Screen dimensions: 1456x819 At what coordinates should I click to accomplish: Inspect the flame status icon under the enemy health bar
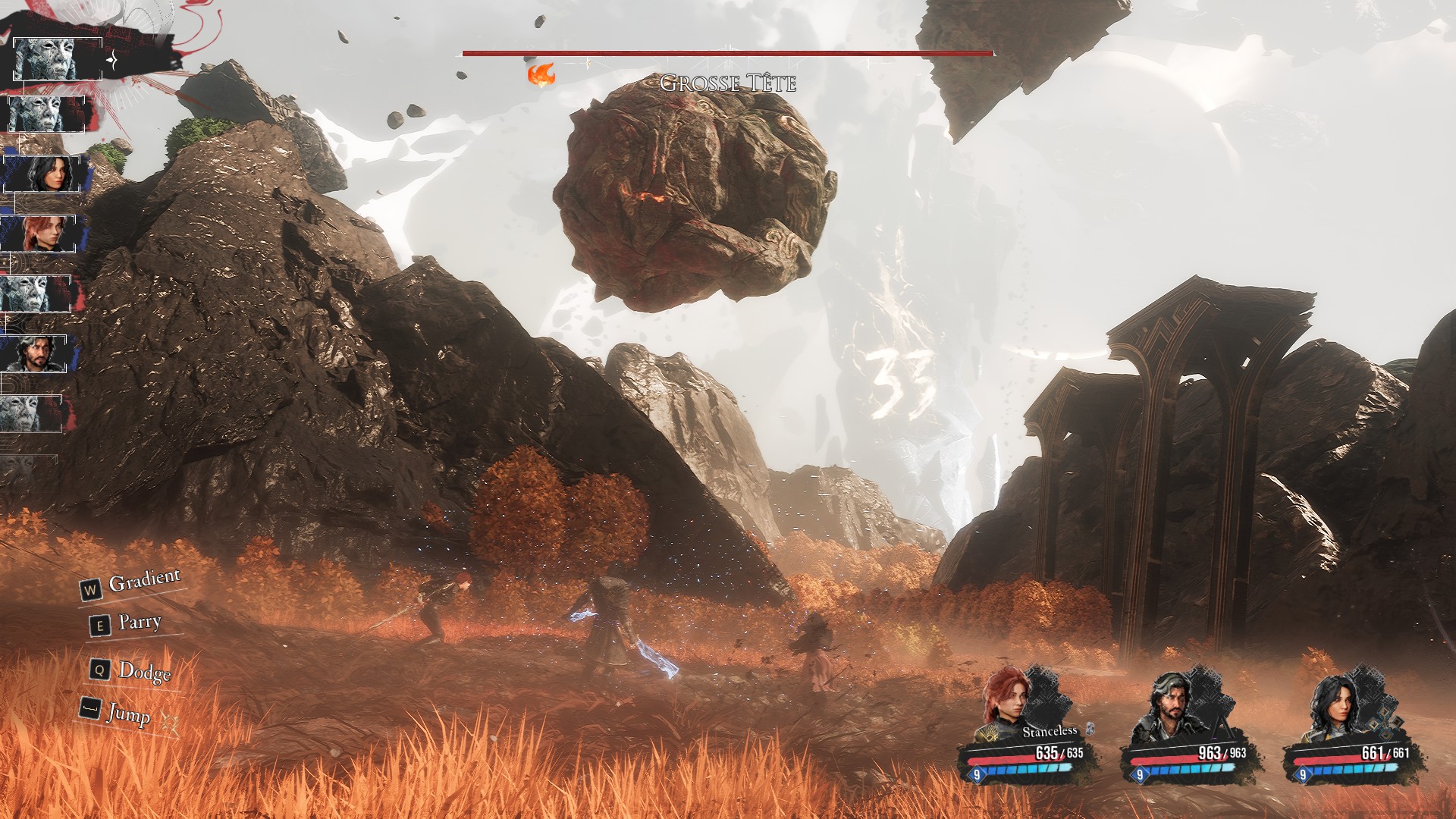(x=541, y=74)
